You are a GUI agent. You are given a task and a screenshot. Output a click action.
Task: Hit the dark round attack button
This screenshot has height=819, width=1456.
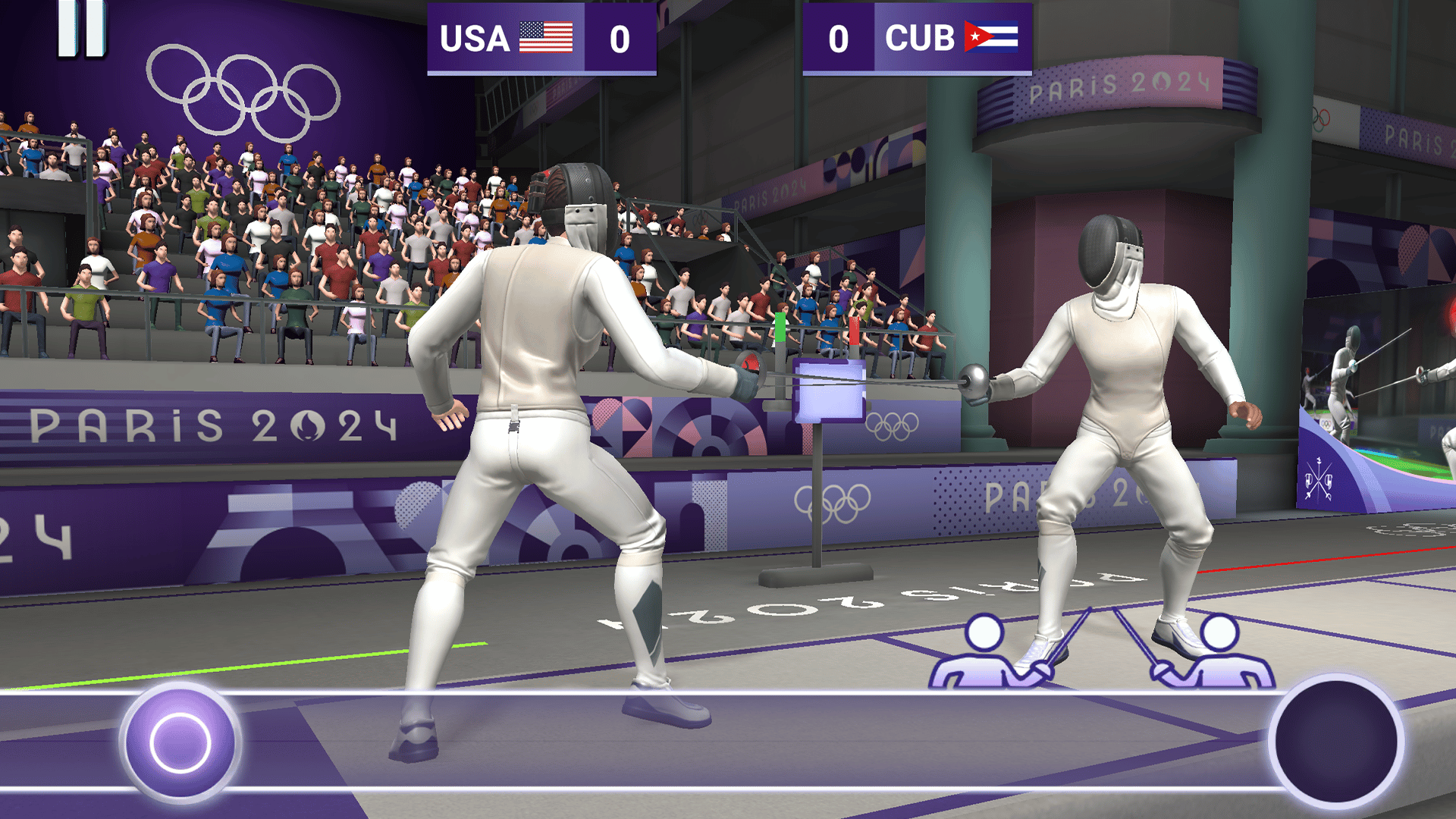[1335, 740]
